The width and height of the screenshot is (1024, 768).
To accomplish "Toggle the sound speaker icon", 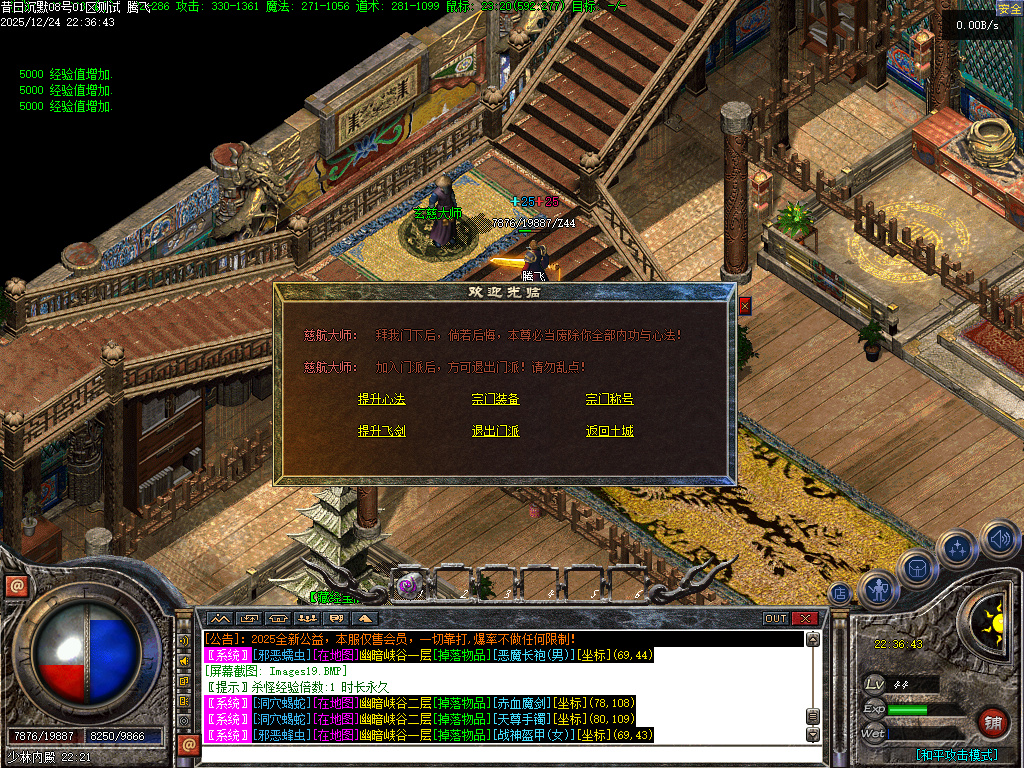I will tap(999, 540).
